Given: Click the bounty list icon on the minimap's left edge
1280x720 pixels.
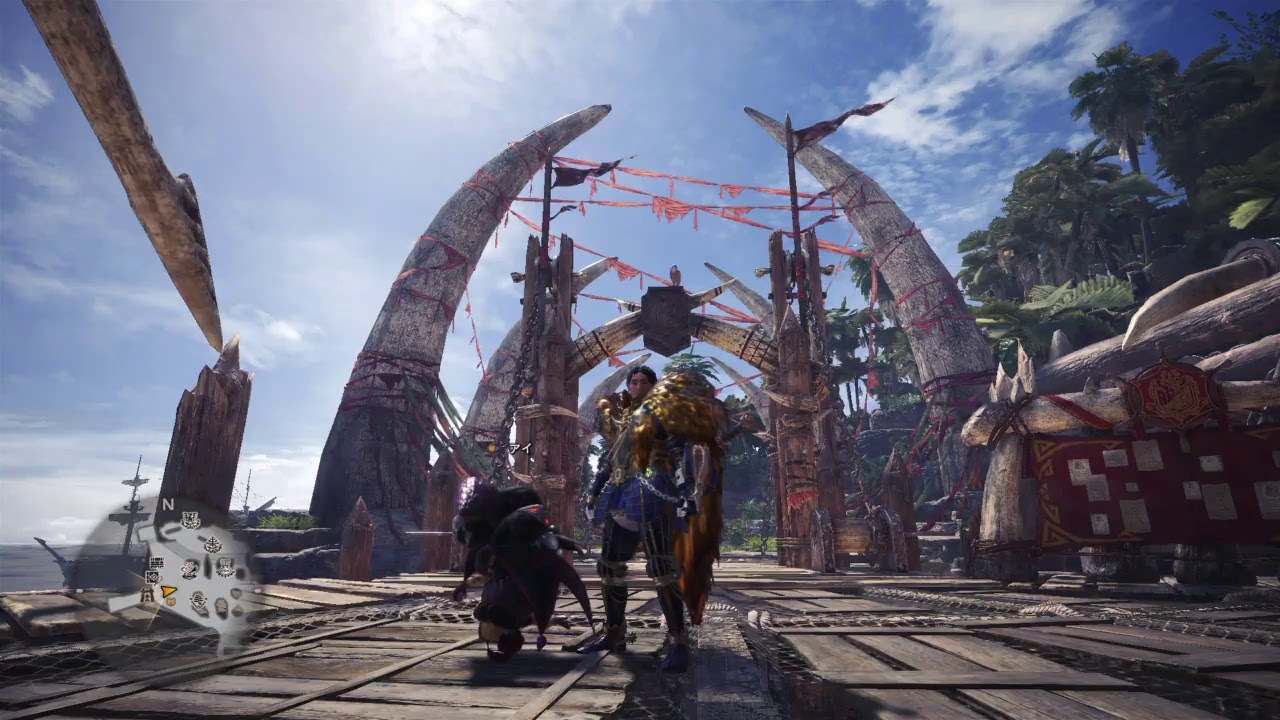Looking at the screenshot, I should 157,562.
